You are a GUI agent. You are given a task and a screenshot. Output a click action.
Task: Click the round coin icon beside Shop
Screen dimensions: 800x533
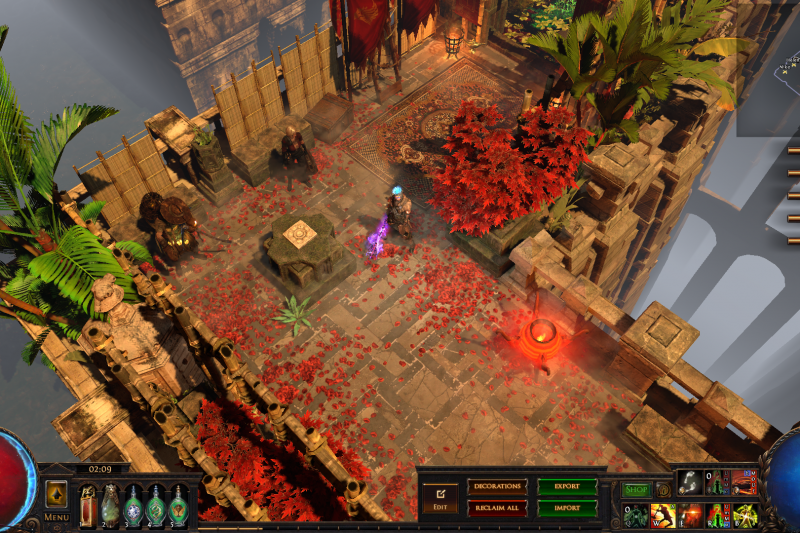[x=663, y=491]
